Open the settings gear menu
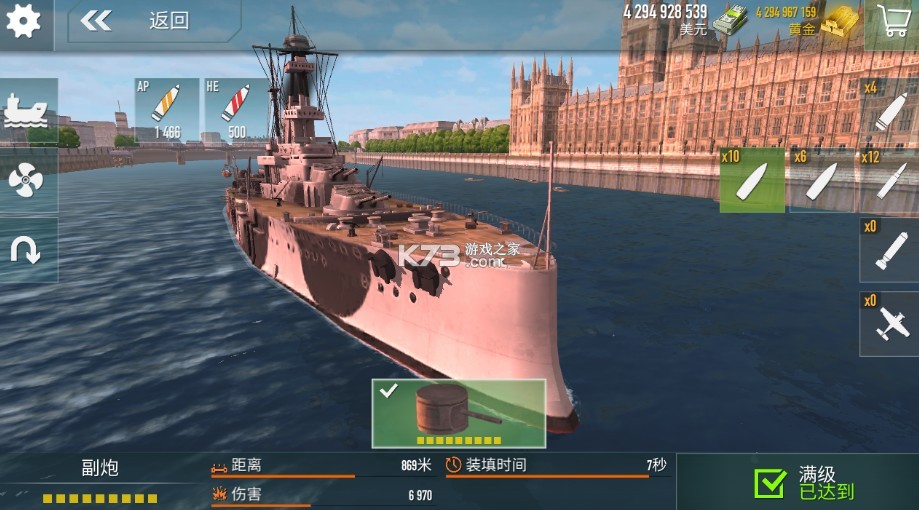The image size is (919, 510). click(23, 20)
